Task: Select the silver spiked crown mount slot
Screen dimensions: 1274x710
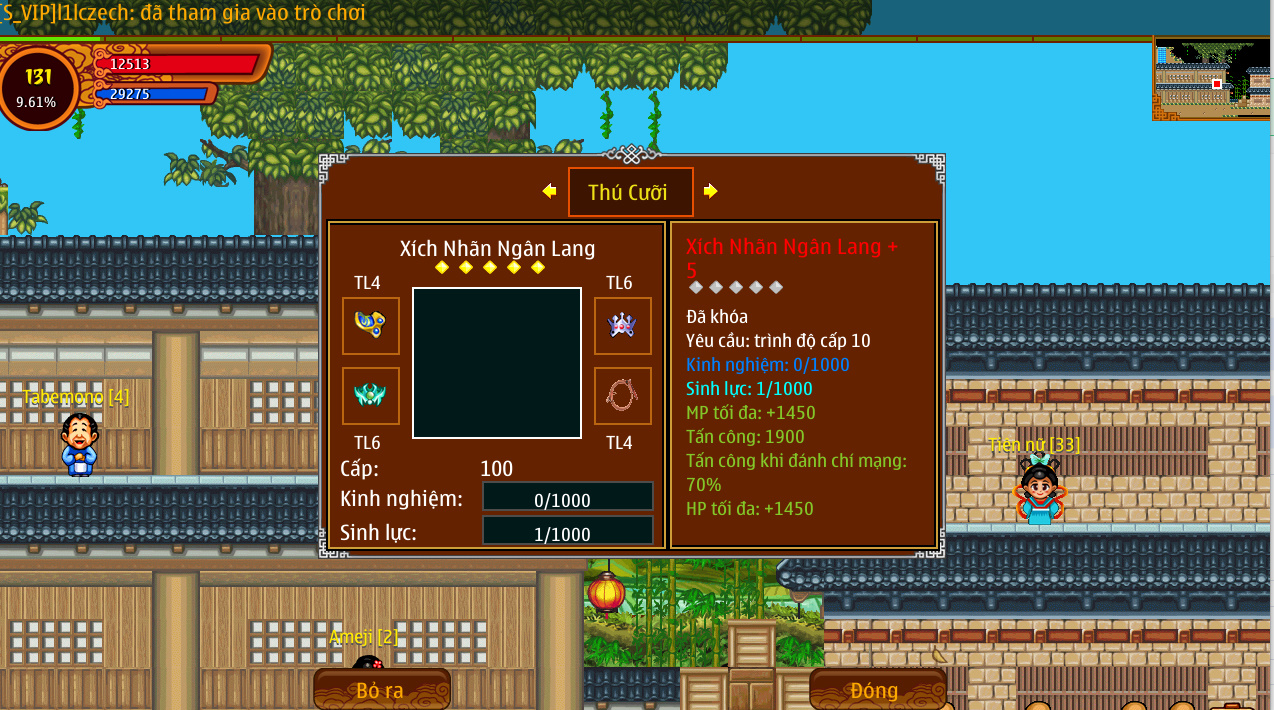Action: [x=622, y=325]
